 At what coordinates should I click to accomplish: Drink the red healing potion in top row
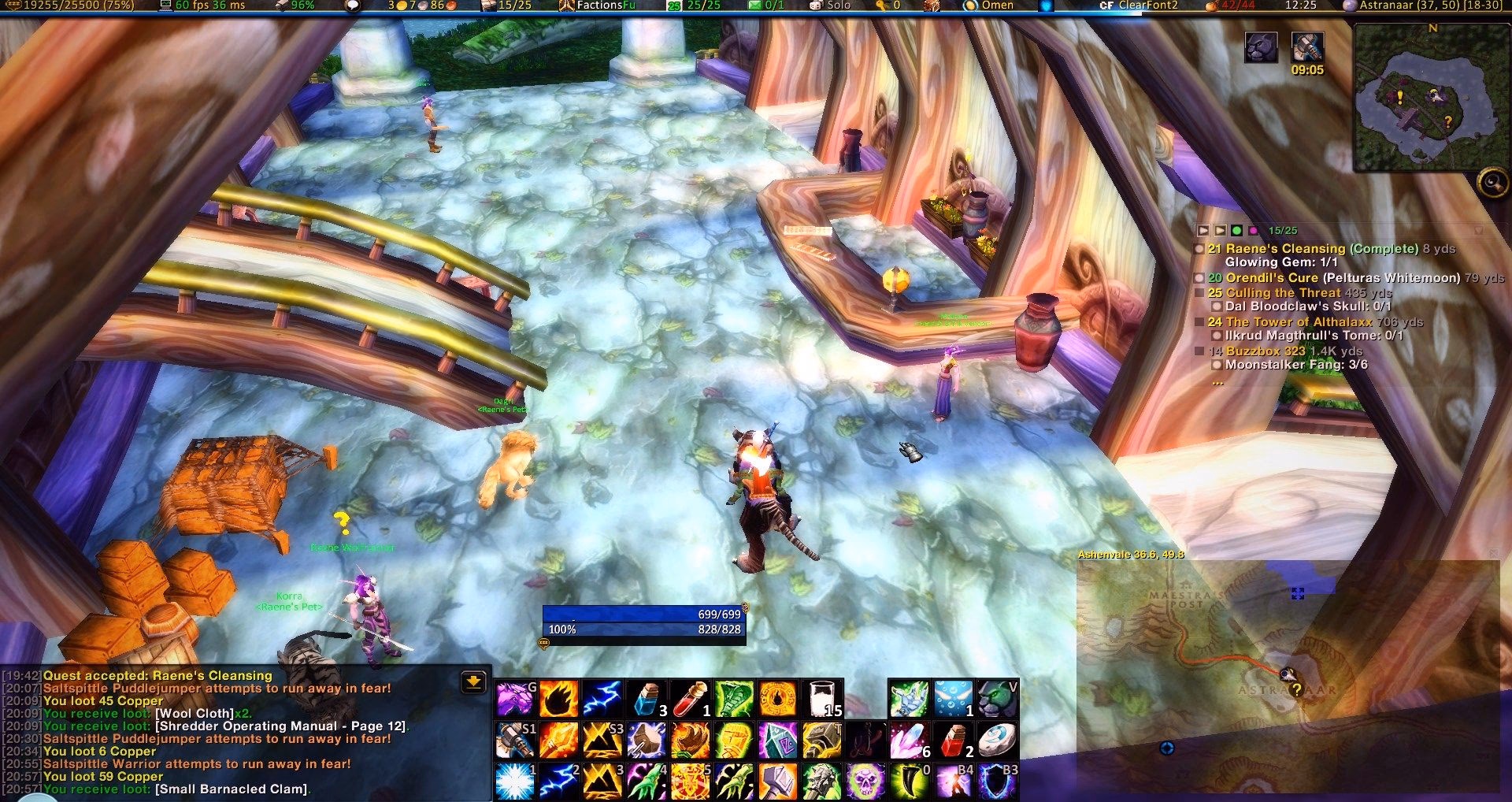point(690,699)
